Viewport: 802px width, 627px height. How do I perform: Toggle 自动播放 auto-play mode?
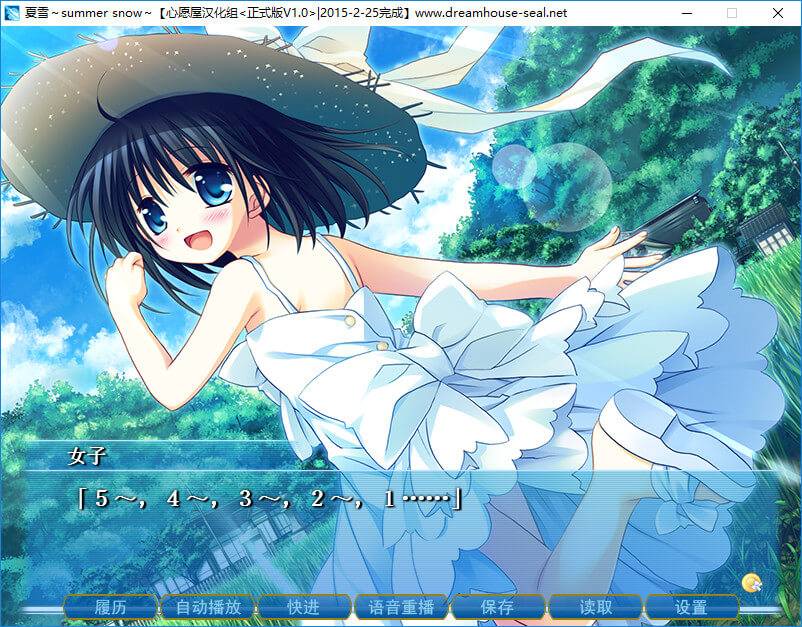click(208, 607)
